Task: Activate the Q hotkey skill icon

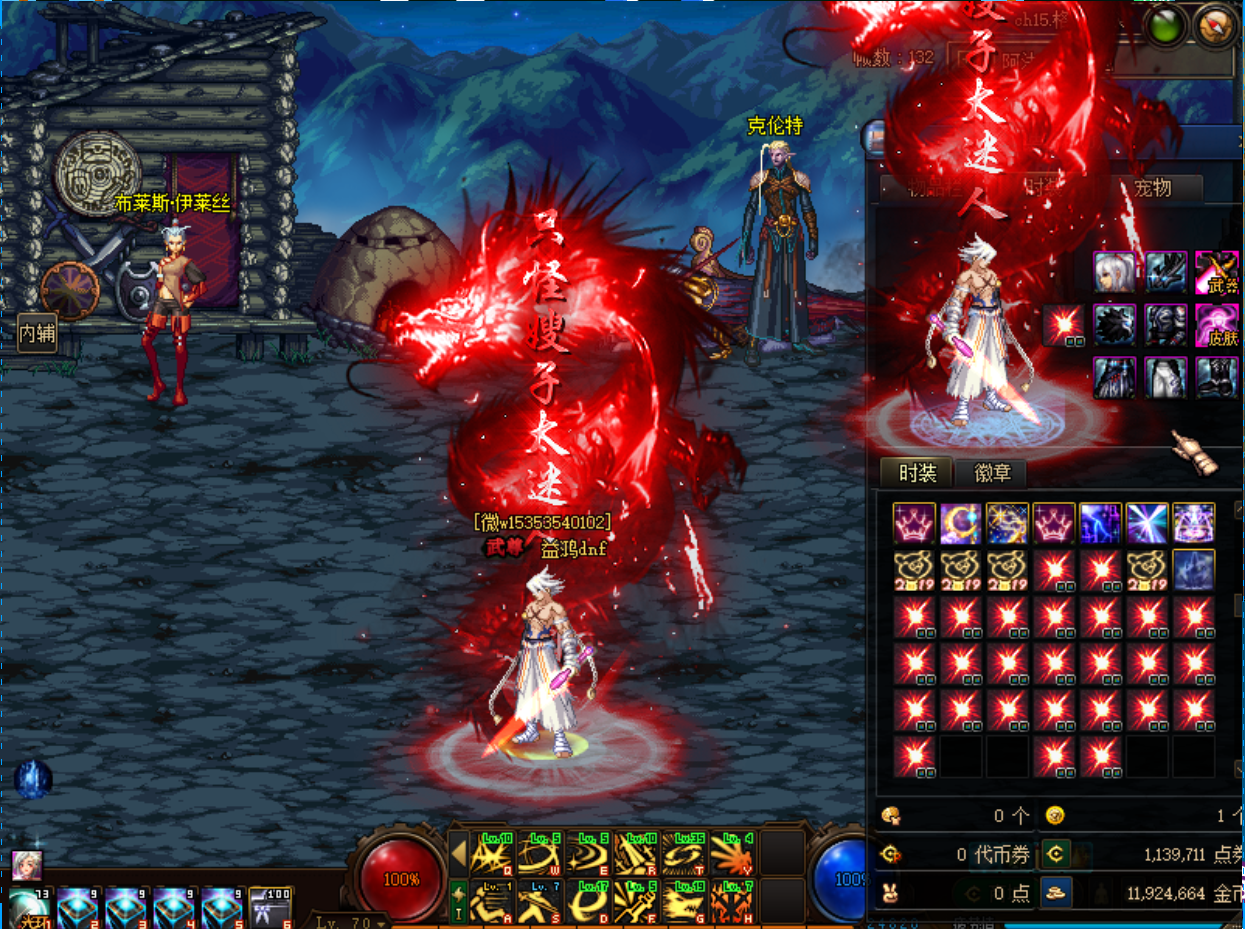Action: click(492, 853)
